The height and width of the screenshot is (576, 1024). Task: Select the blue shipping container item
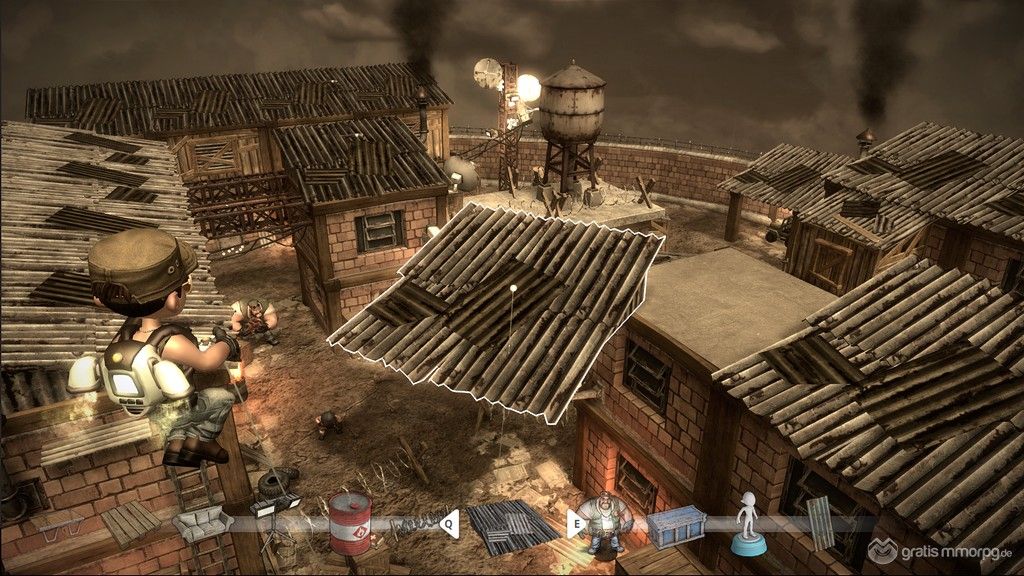(676, 527)
